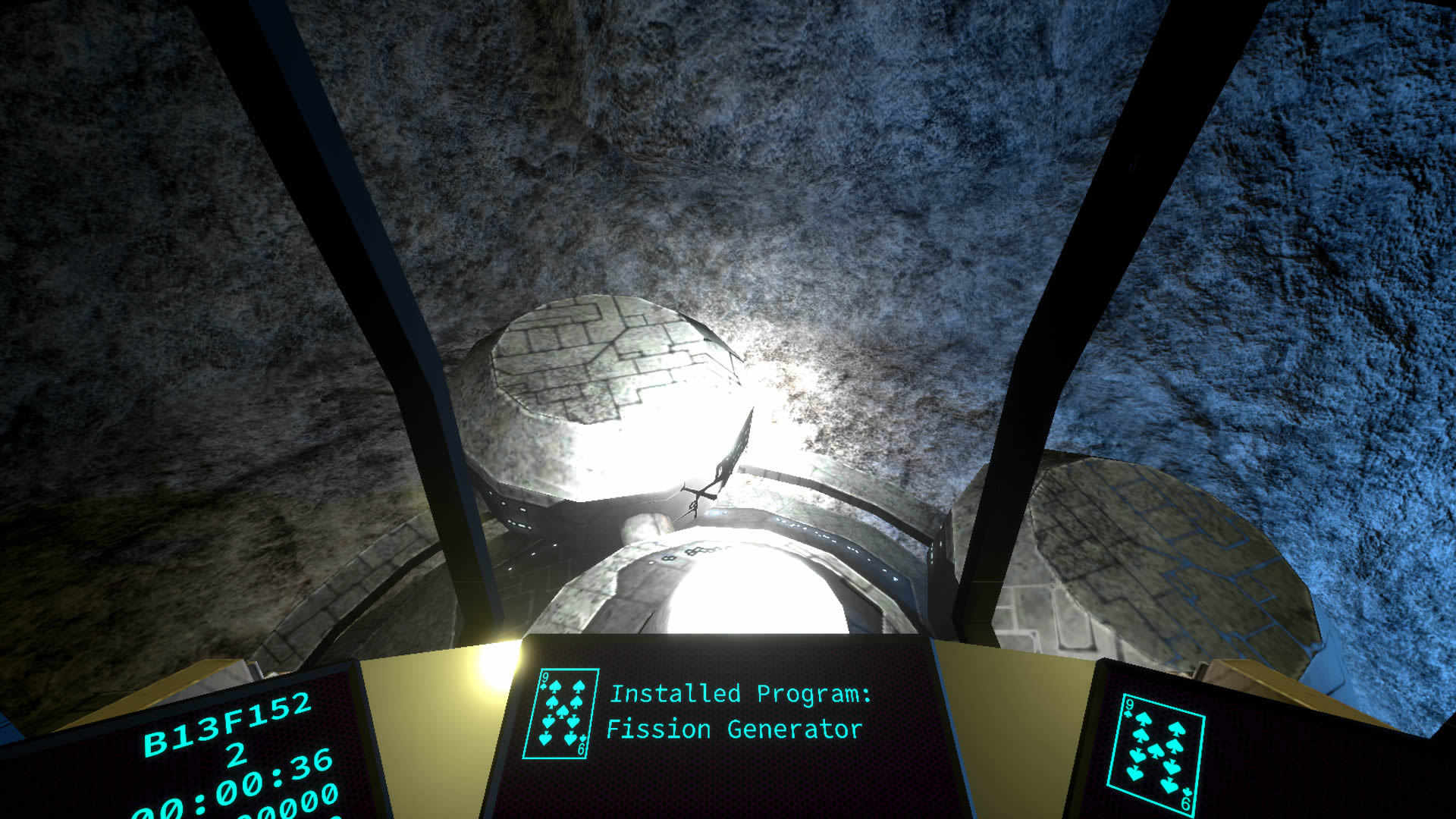Screen dimensions: 1456x819
Task: Click the B13F152 identifier text
Action: (x=227, y=723)
